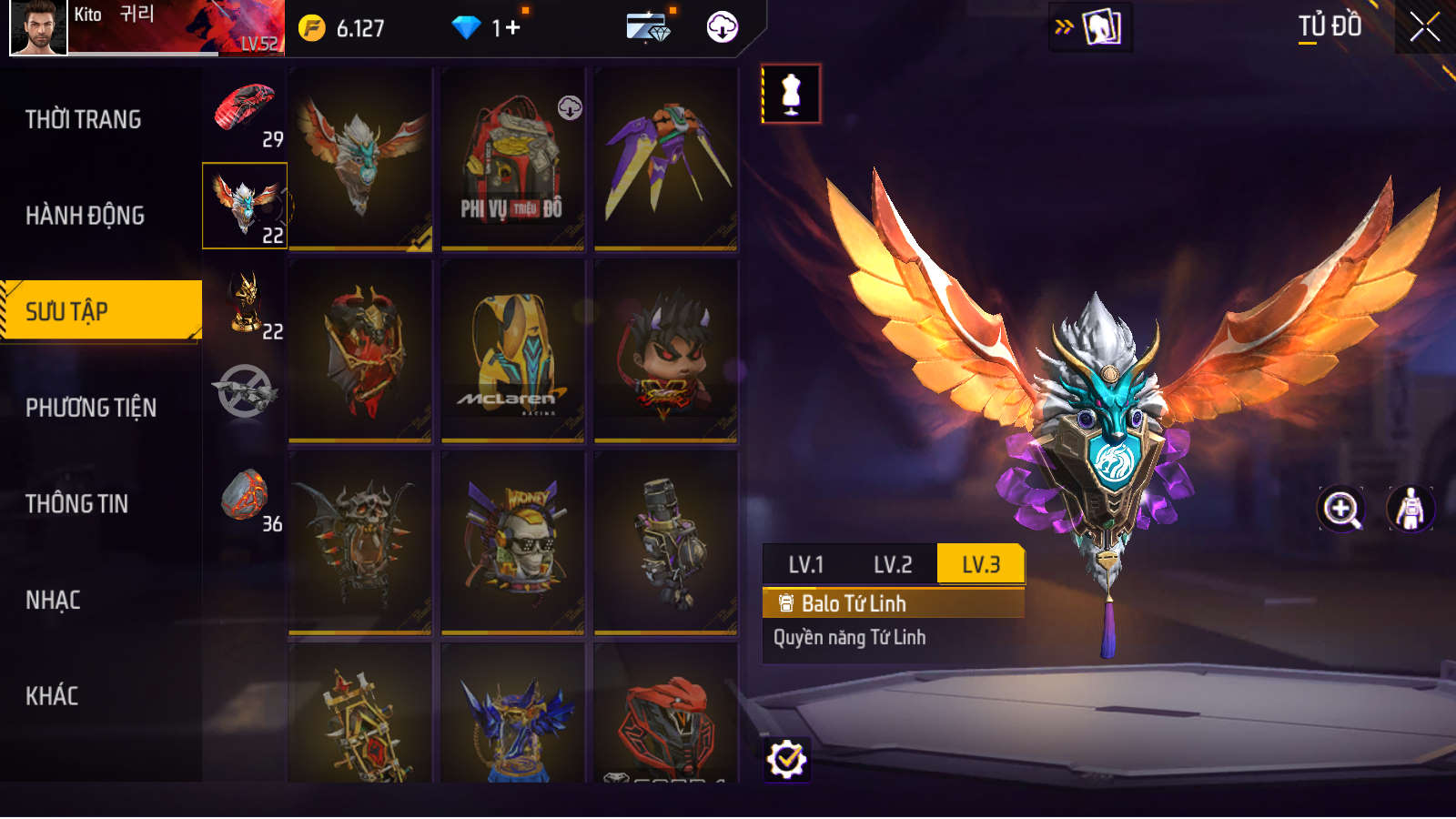Close the wardrobe with the X button
This screenshot has width=1456, height=819.
1424,27
